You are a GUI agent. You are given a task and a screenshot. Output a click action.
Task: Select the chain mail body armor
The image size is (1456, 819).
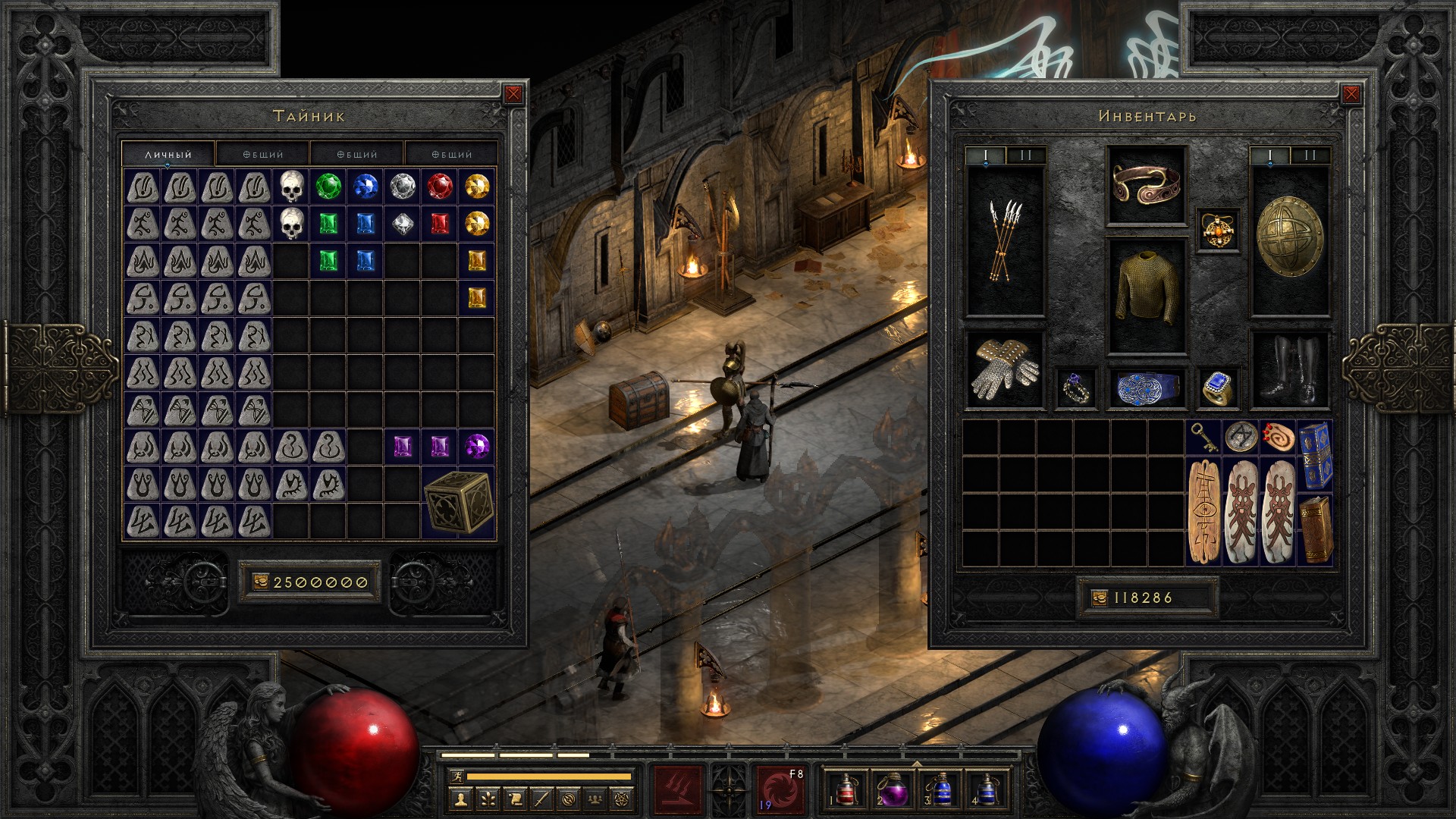[1147, 296]
